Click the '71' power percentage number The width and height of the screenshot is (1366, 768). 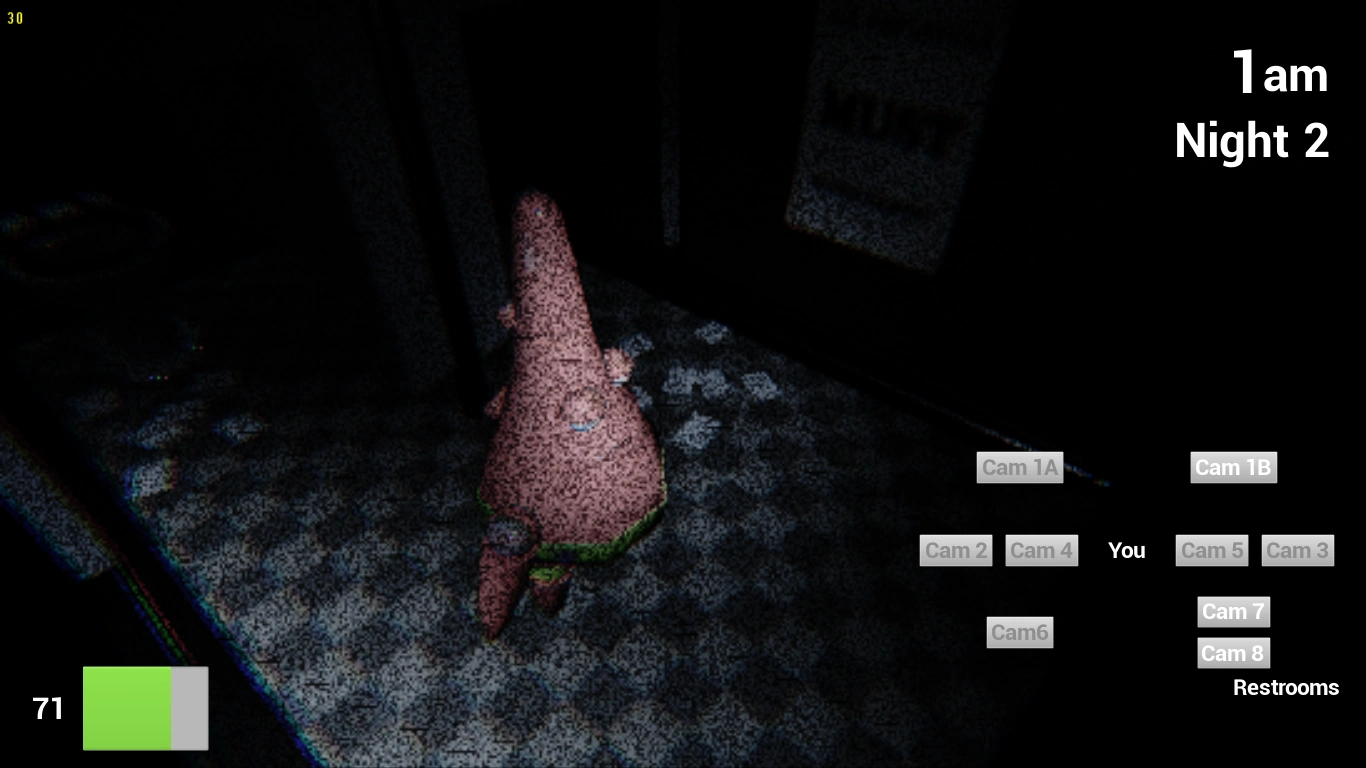coord(47,708)
